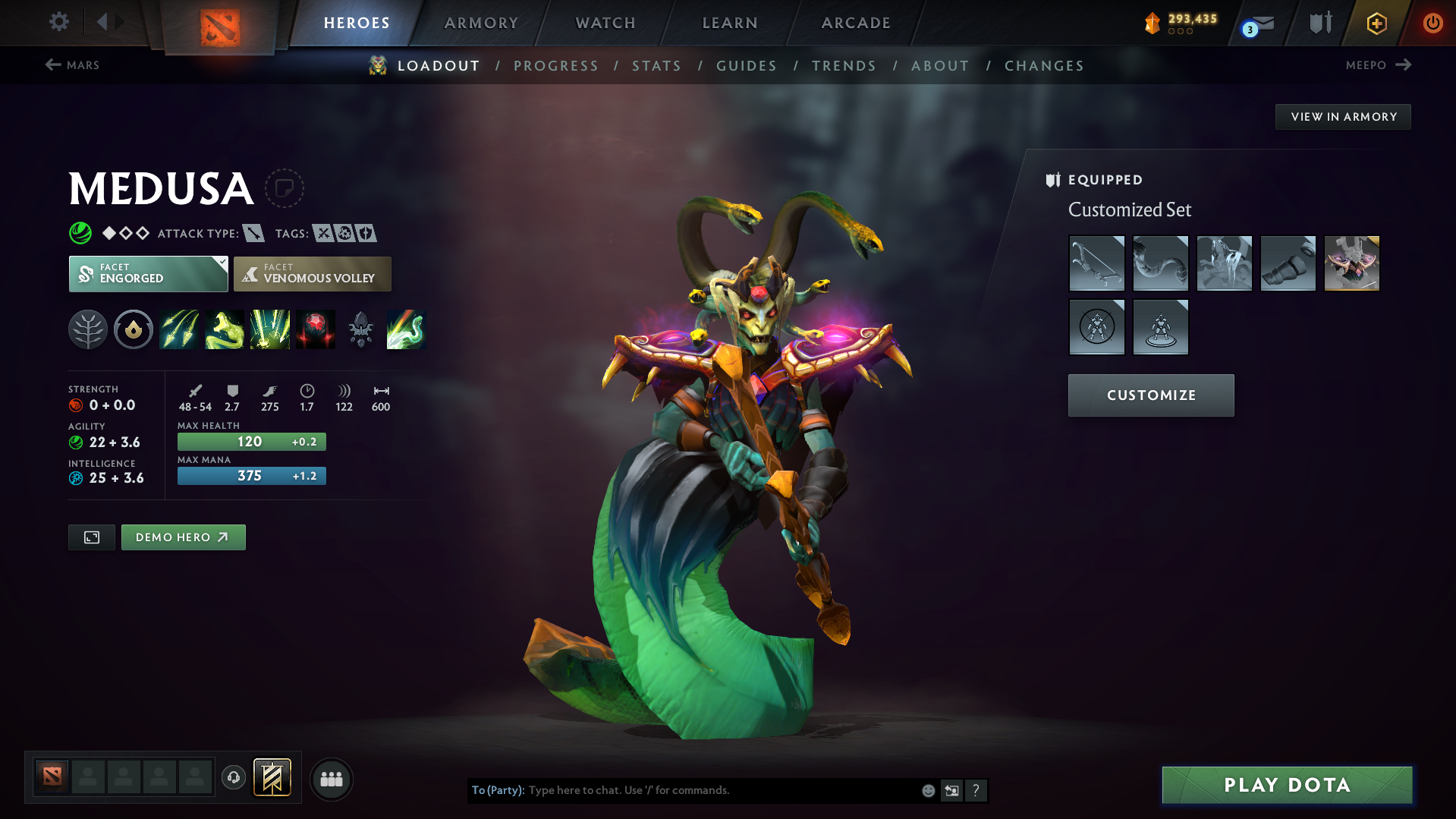
Task: Click the Max Mana bar
Action: click(251, 476)
